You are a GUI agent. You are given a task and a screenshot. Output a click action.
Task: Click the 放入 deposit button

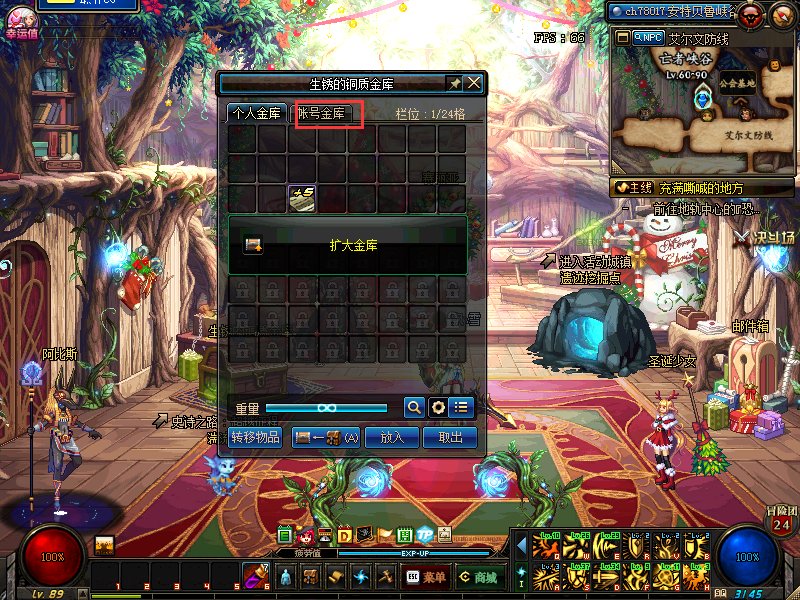click(392, 437)
